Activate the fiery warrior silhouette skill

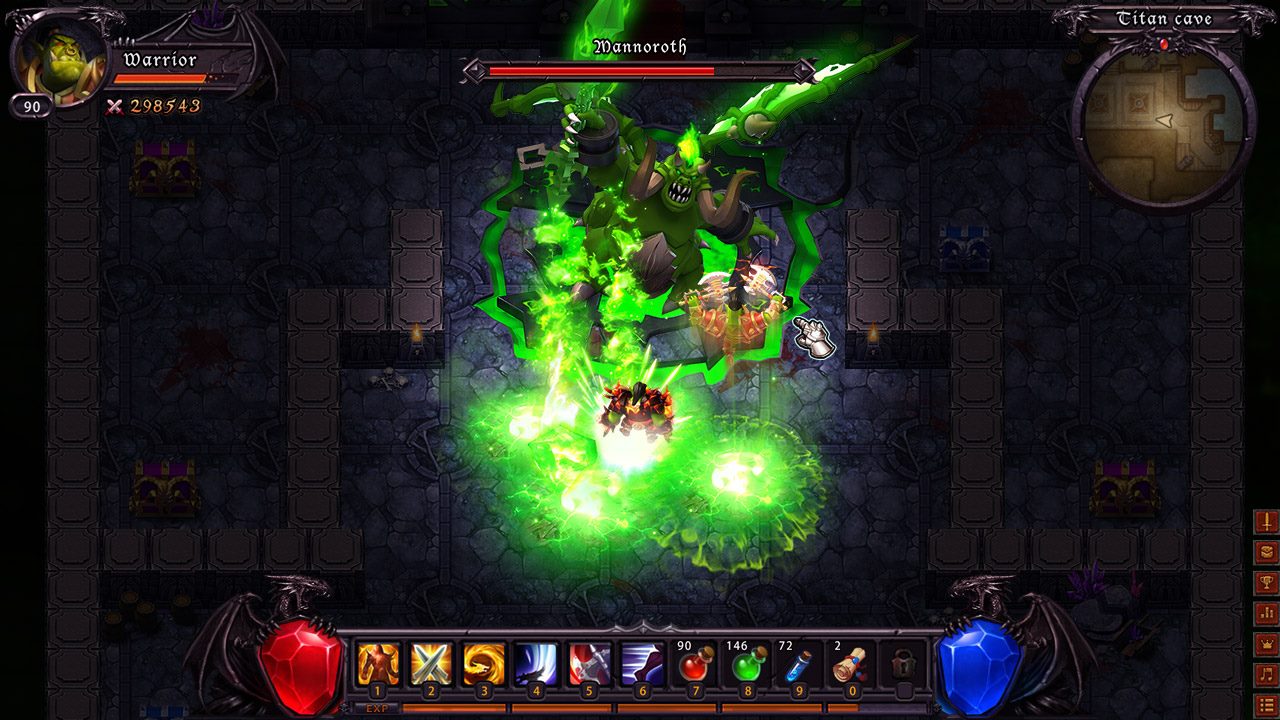[378, 664]
